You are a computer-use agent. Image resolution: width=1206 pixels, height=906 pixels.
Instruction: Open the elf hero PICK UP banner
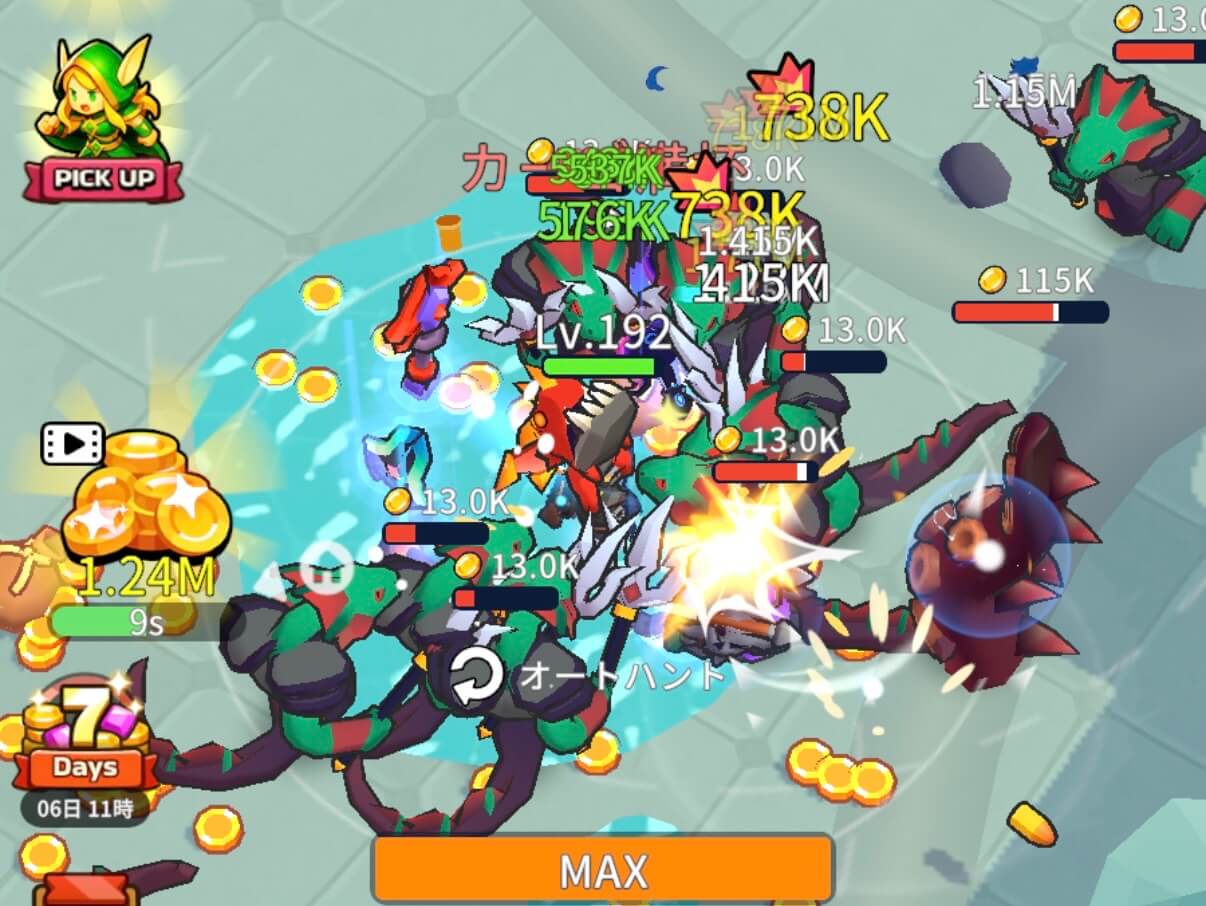pyautogui.click(x=102, y=122)
